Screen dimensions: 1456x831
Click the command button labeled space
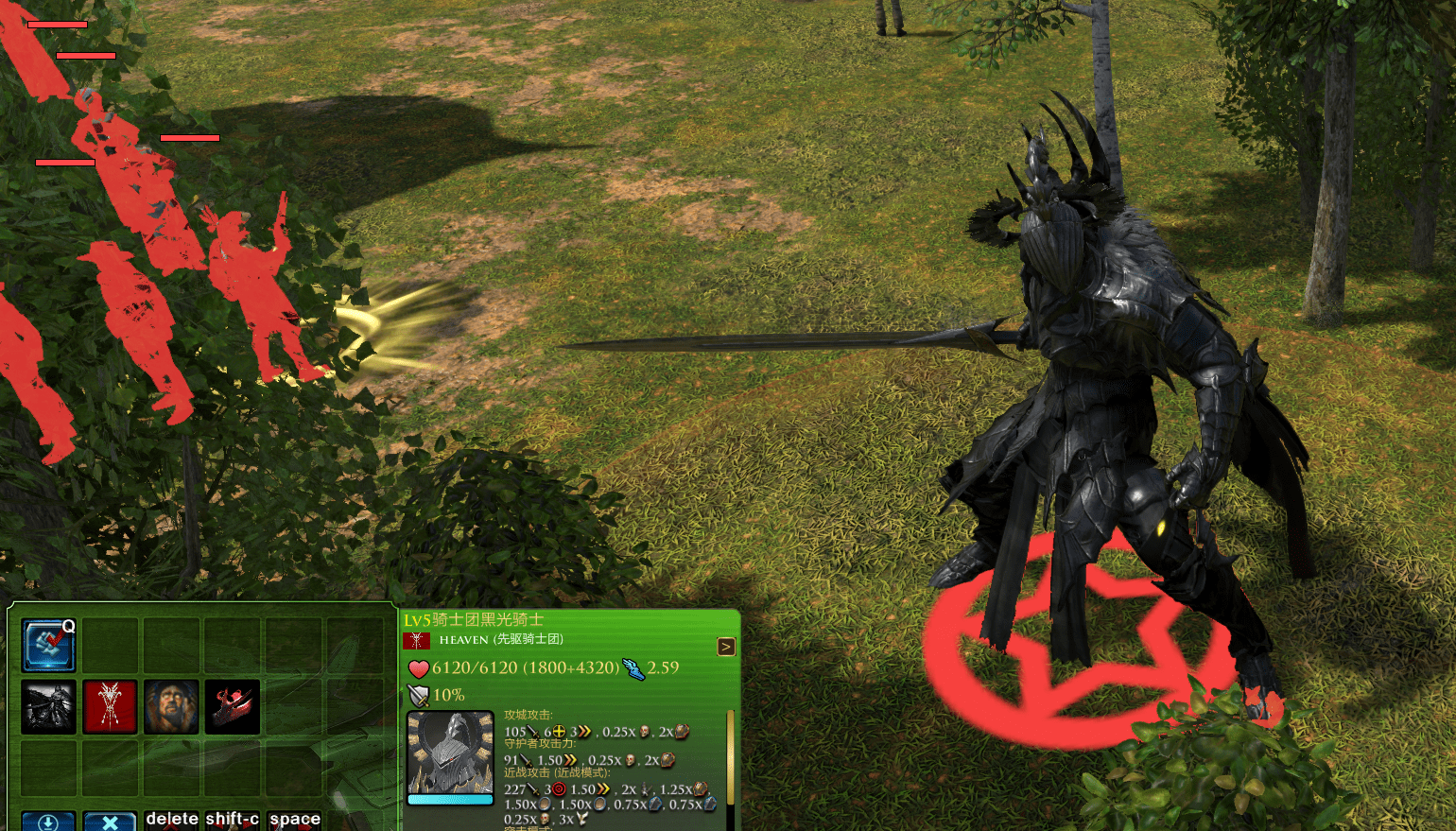click(x=294, y=820)
